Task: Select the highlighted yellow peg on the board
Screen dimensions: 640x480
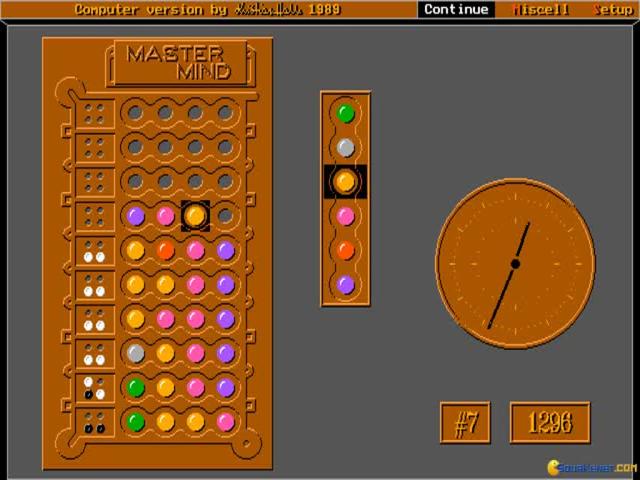Action: pos(195,215)
